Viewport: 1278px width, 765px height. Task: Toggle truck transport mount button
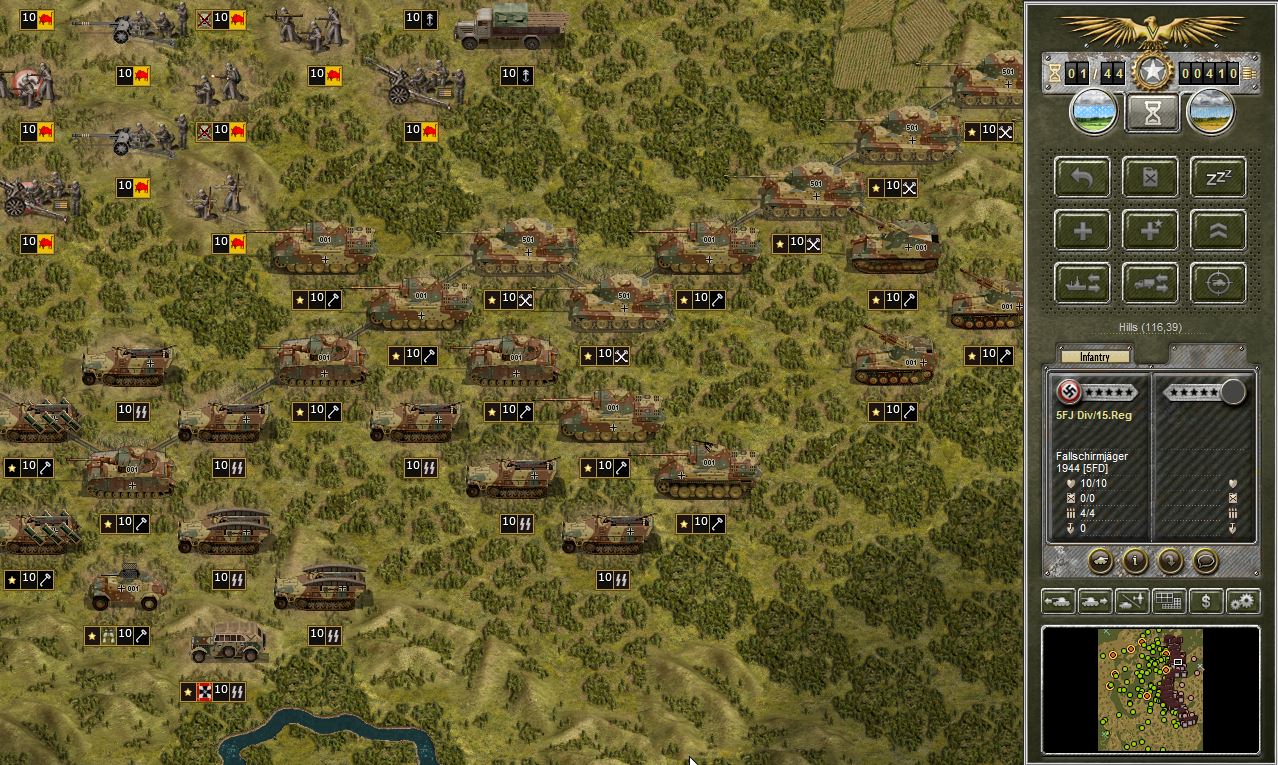point(1151,284)
